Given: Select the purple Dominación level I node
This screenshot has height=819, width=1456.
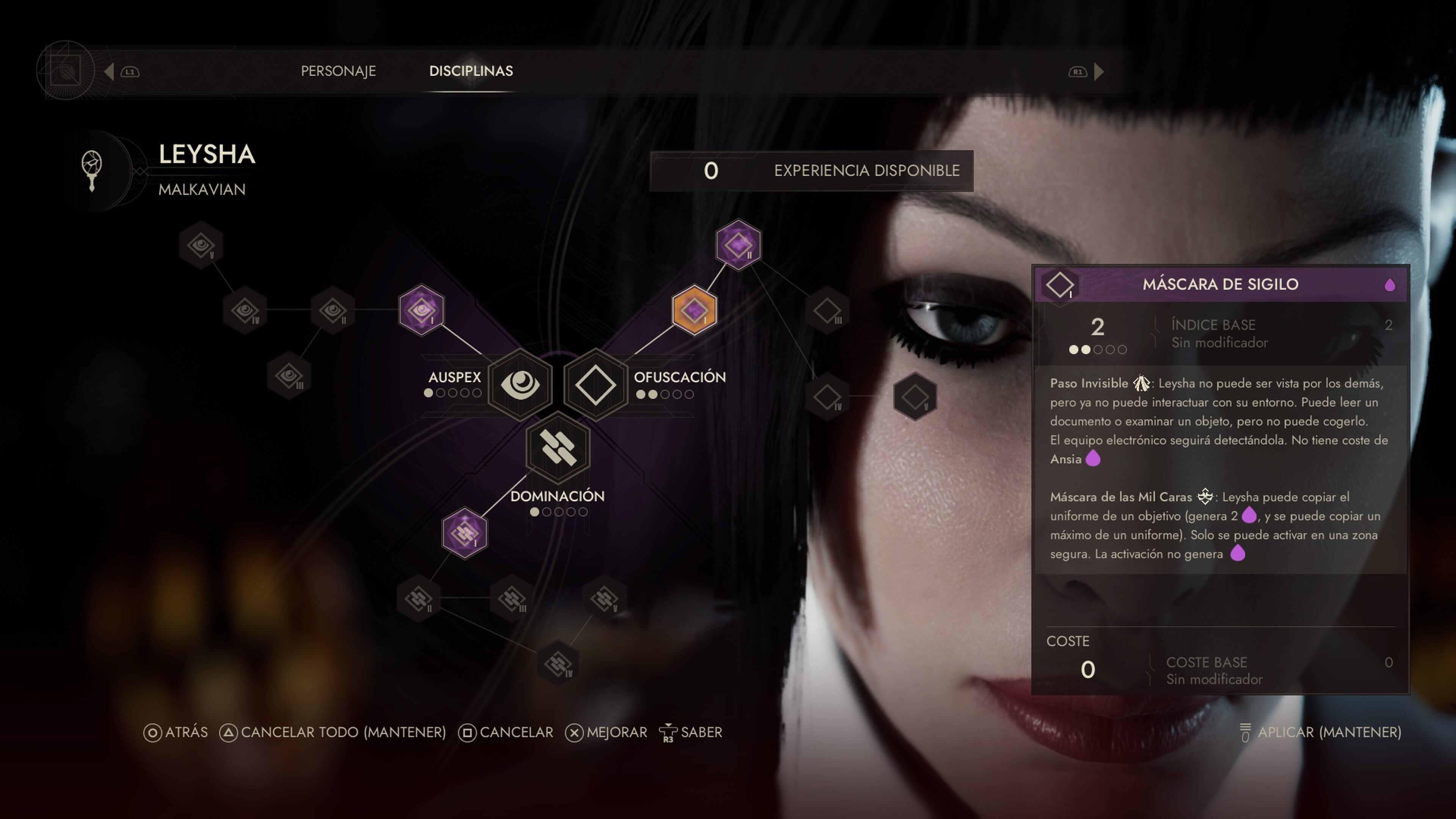Looking at the screenshot, I should [464, 533].
